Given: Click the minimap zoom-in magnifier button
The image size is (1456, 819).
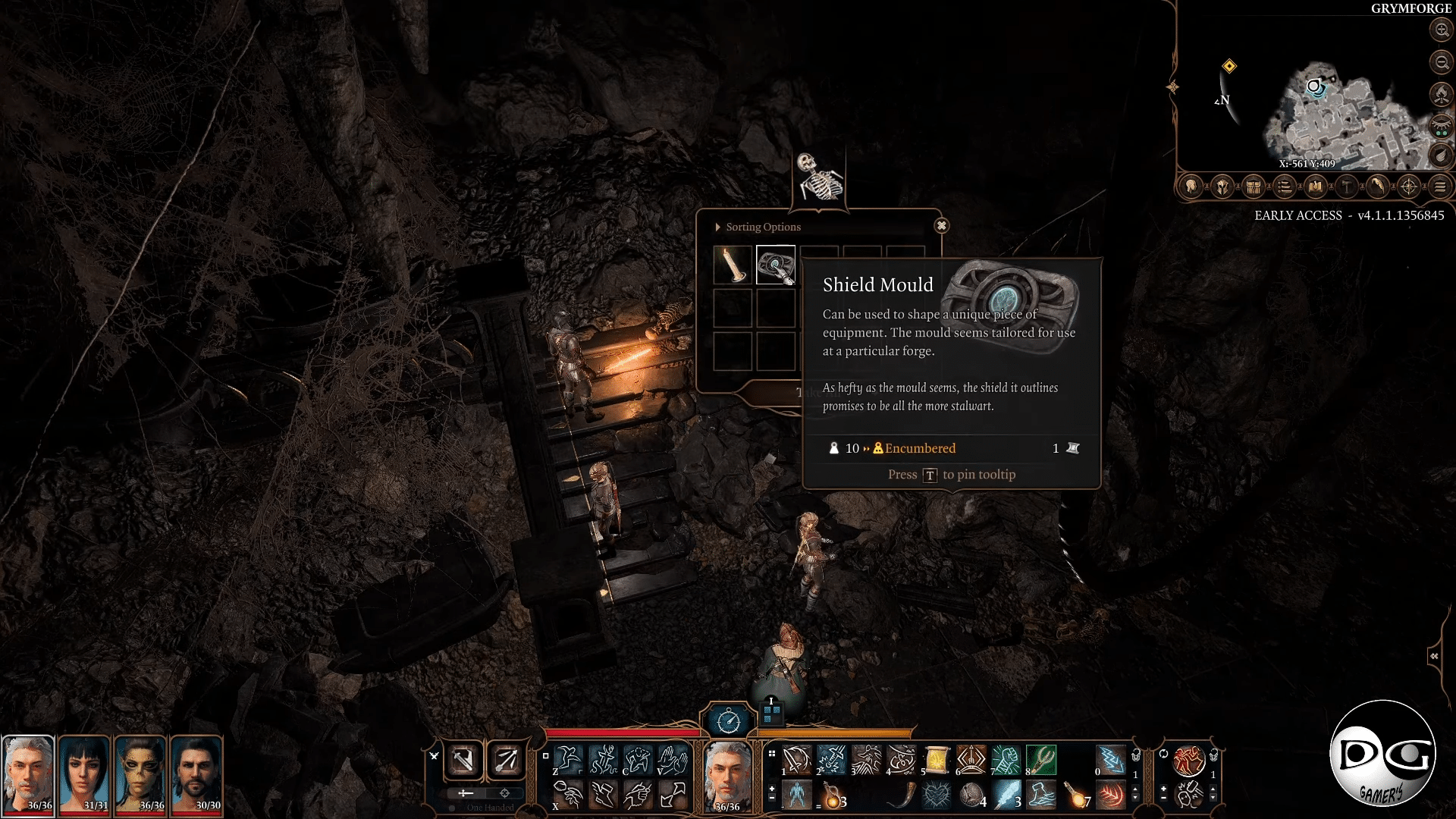Looking at the screenshot, I should [1440, 30].
